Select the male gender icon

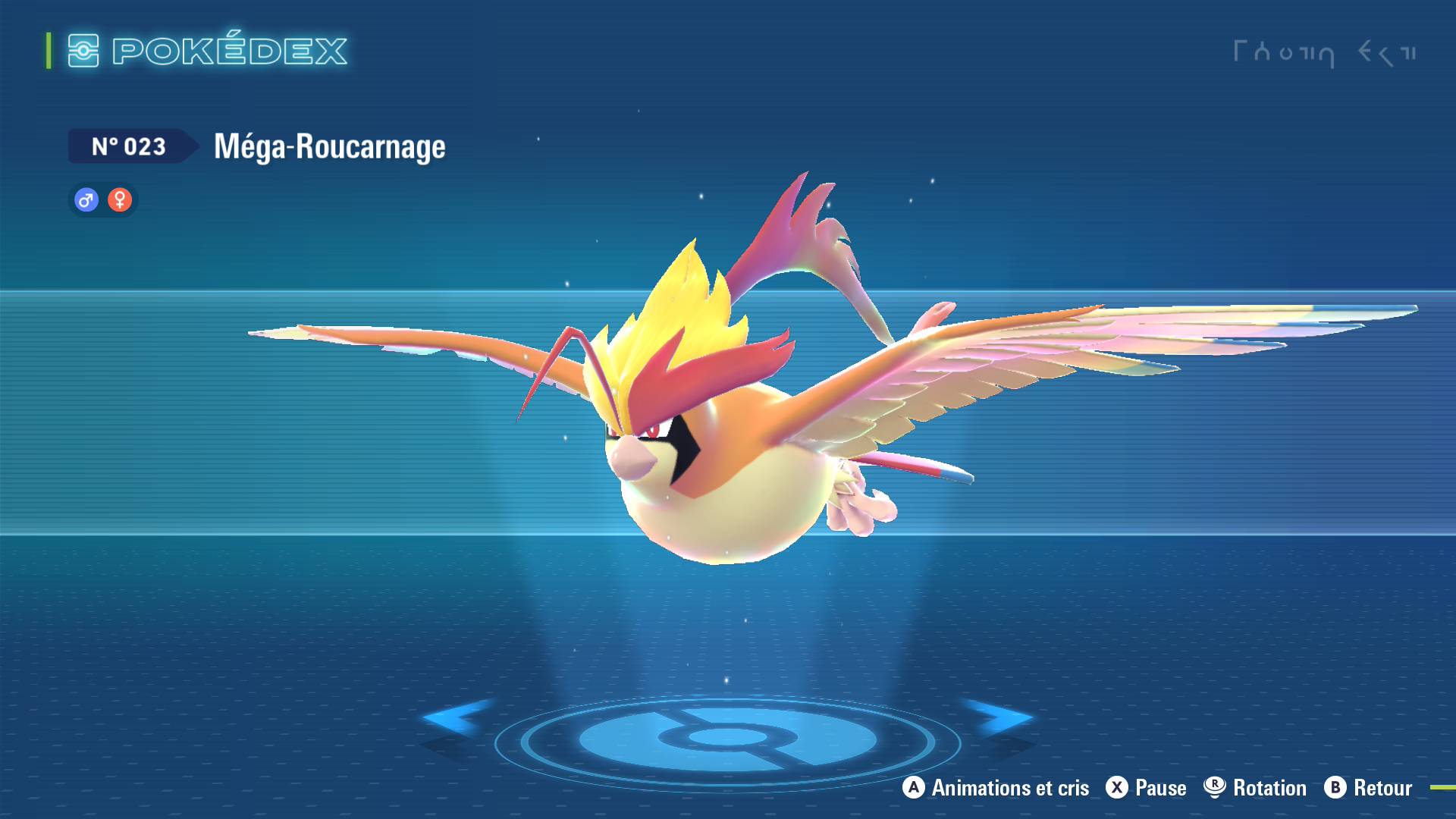(86, 200)
